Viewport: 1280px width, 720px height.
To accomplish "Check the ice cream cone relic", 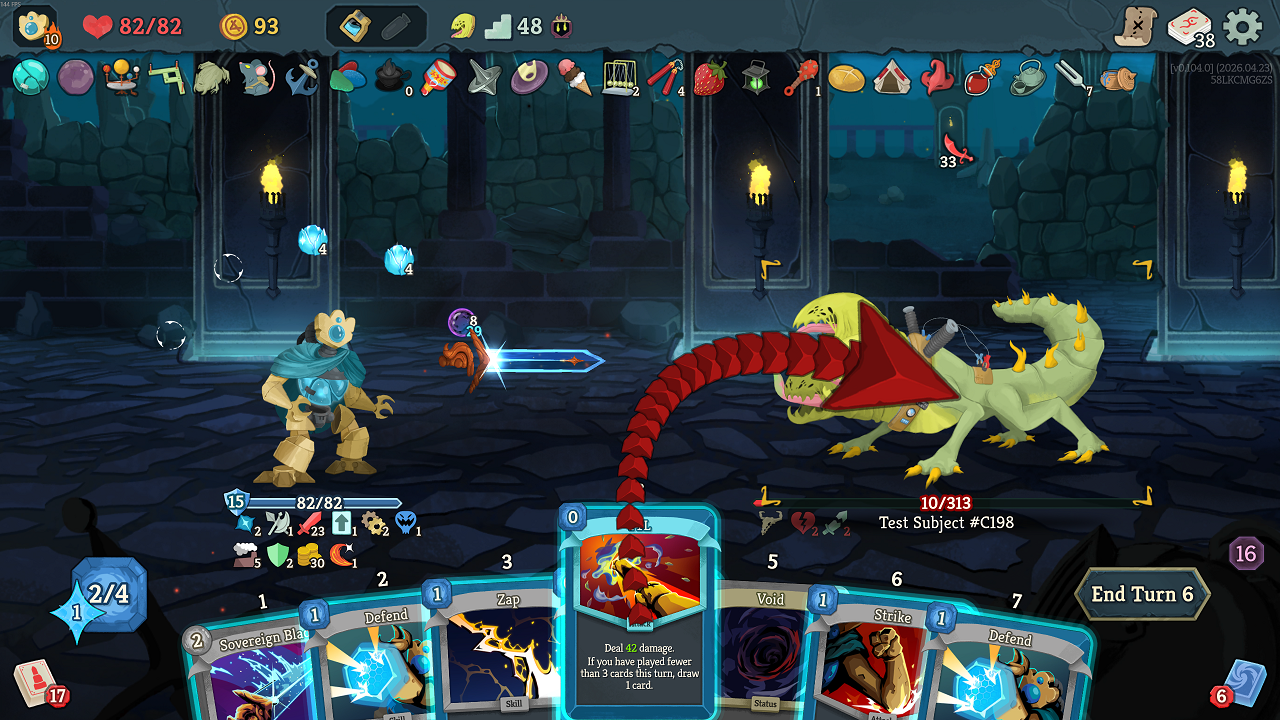I will (x=575, y=77).
